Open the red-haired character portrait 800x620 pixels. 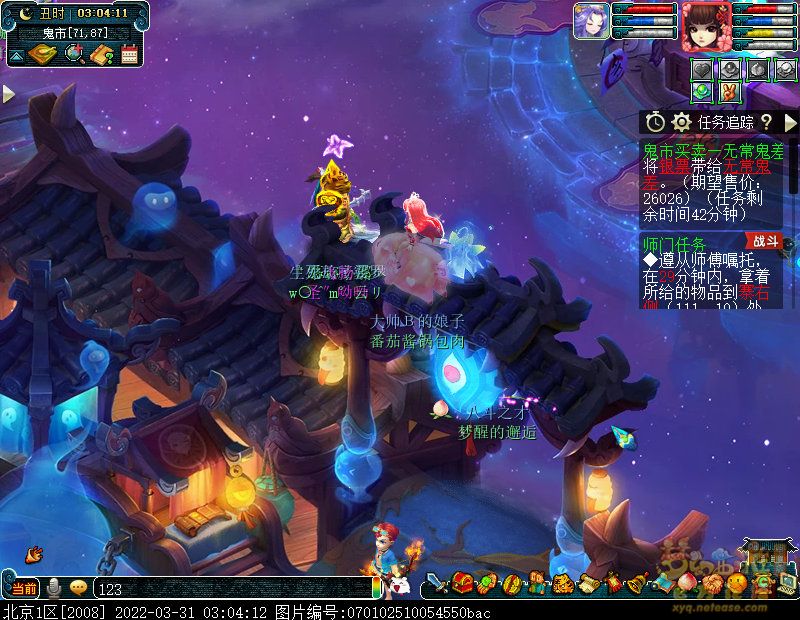(x=706, y=25)
